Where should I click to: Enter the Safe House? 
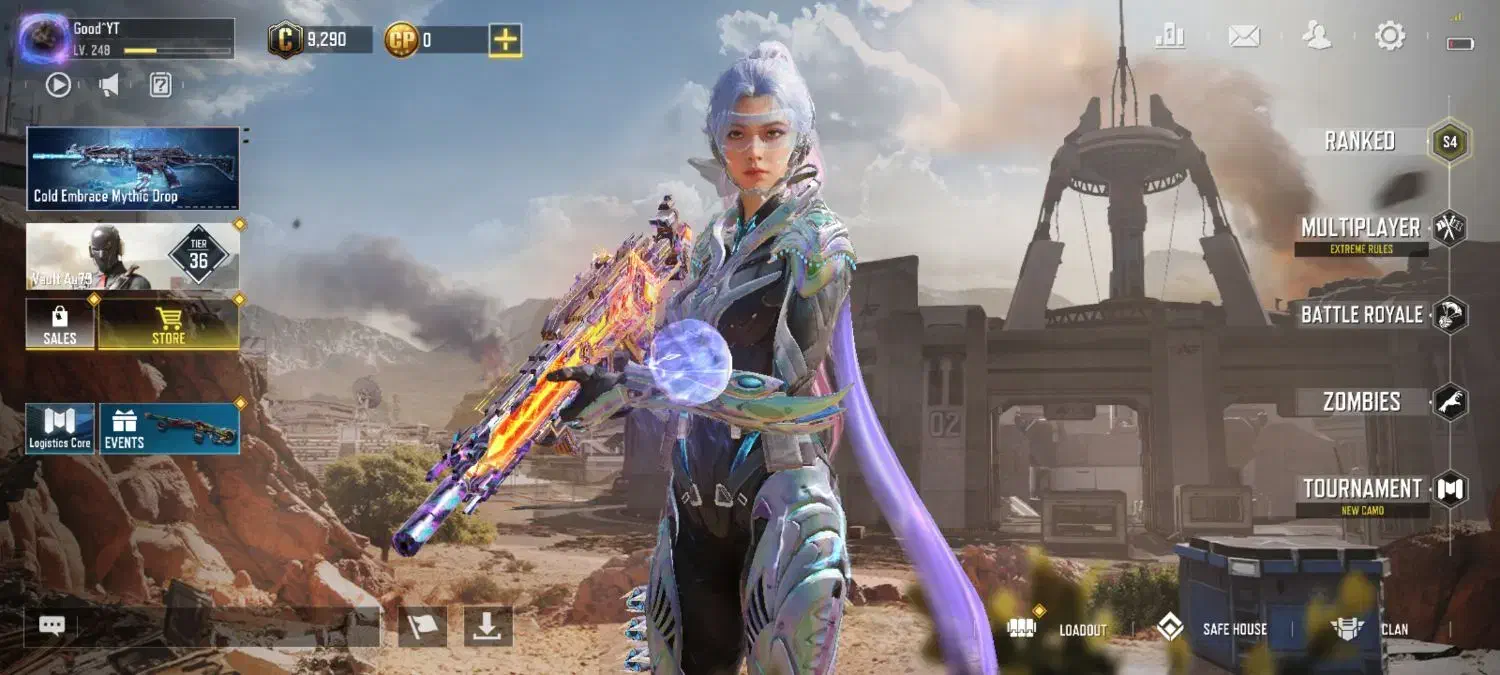click(x=1212, y=629)
